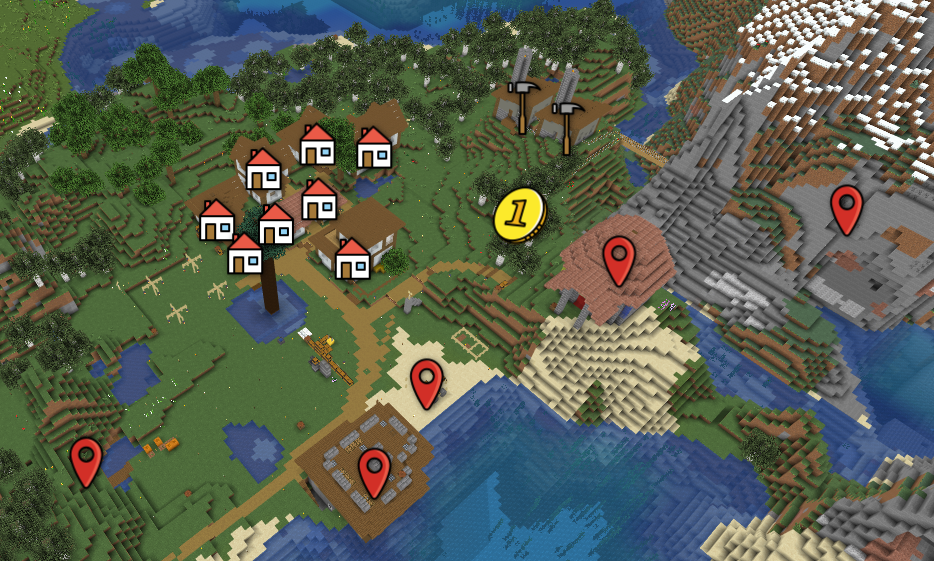
Task: Open the red pin on the brown dock platform
Action: pyautogui.click(x=374, y=471)
